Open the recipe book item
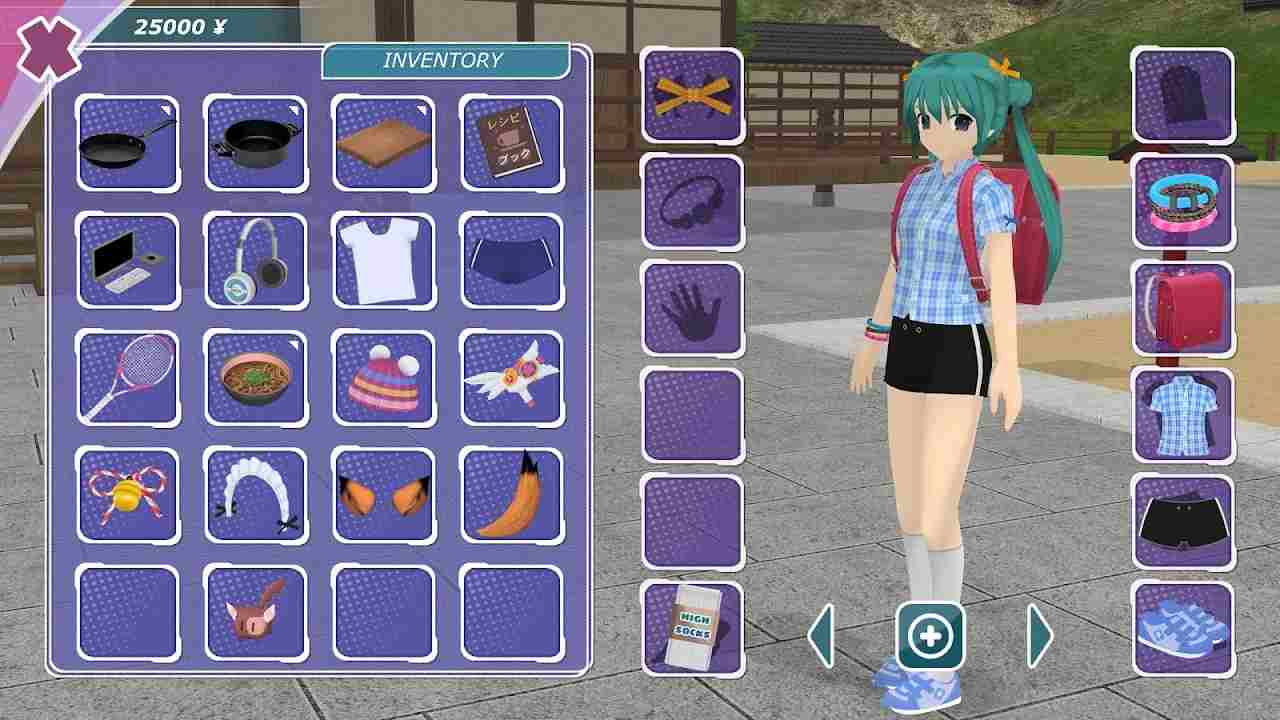1280x720 pixels. (514, 140)
